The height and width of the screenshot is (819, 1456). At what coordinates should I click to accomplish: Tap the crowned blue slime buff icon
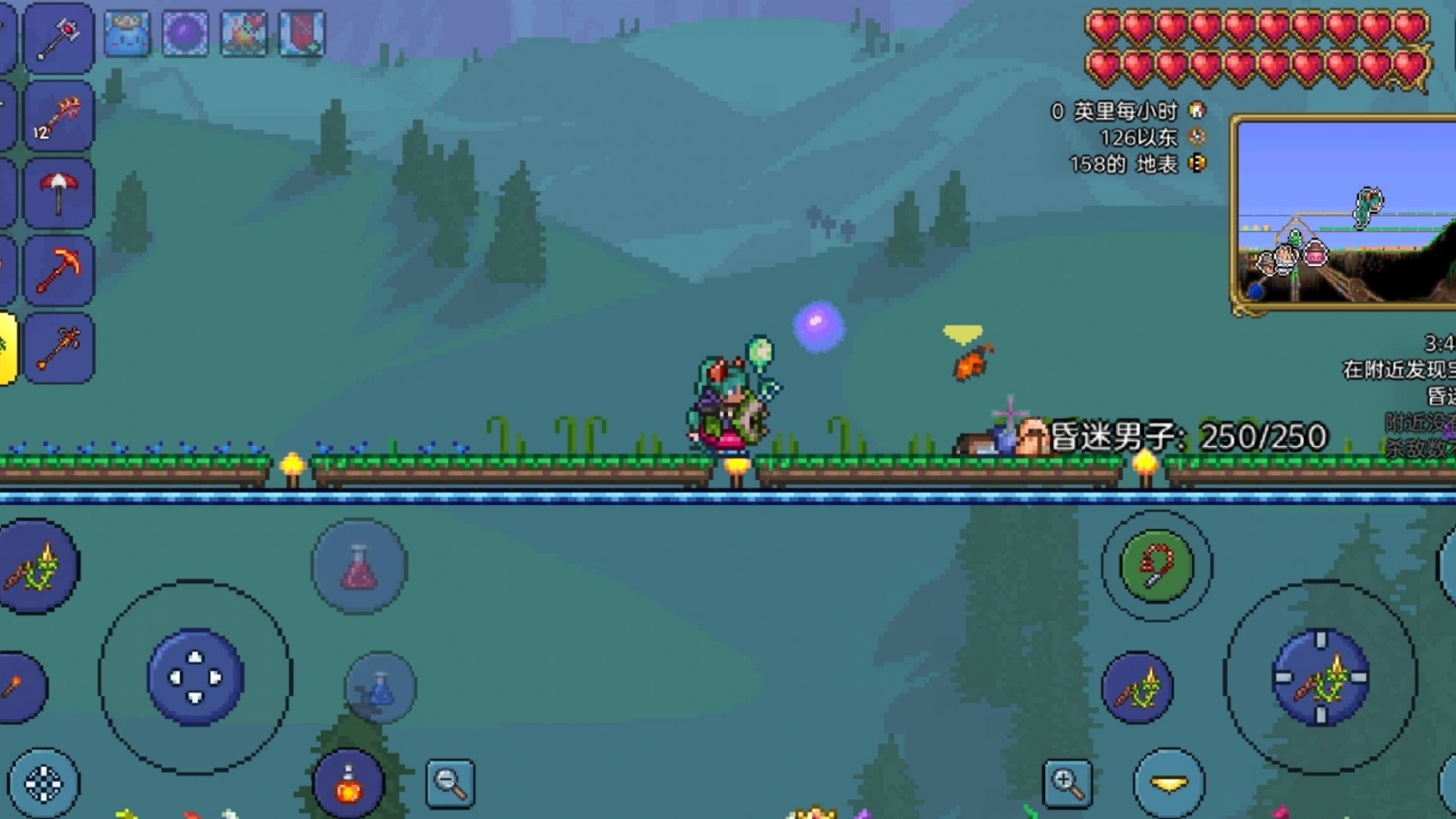click(x=127, y=34)
